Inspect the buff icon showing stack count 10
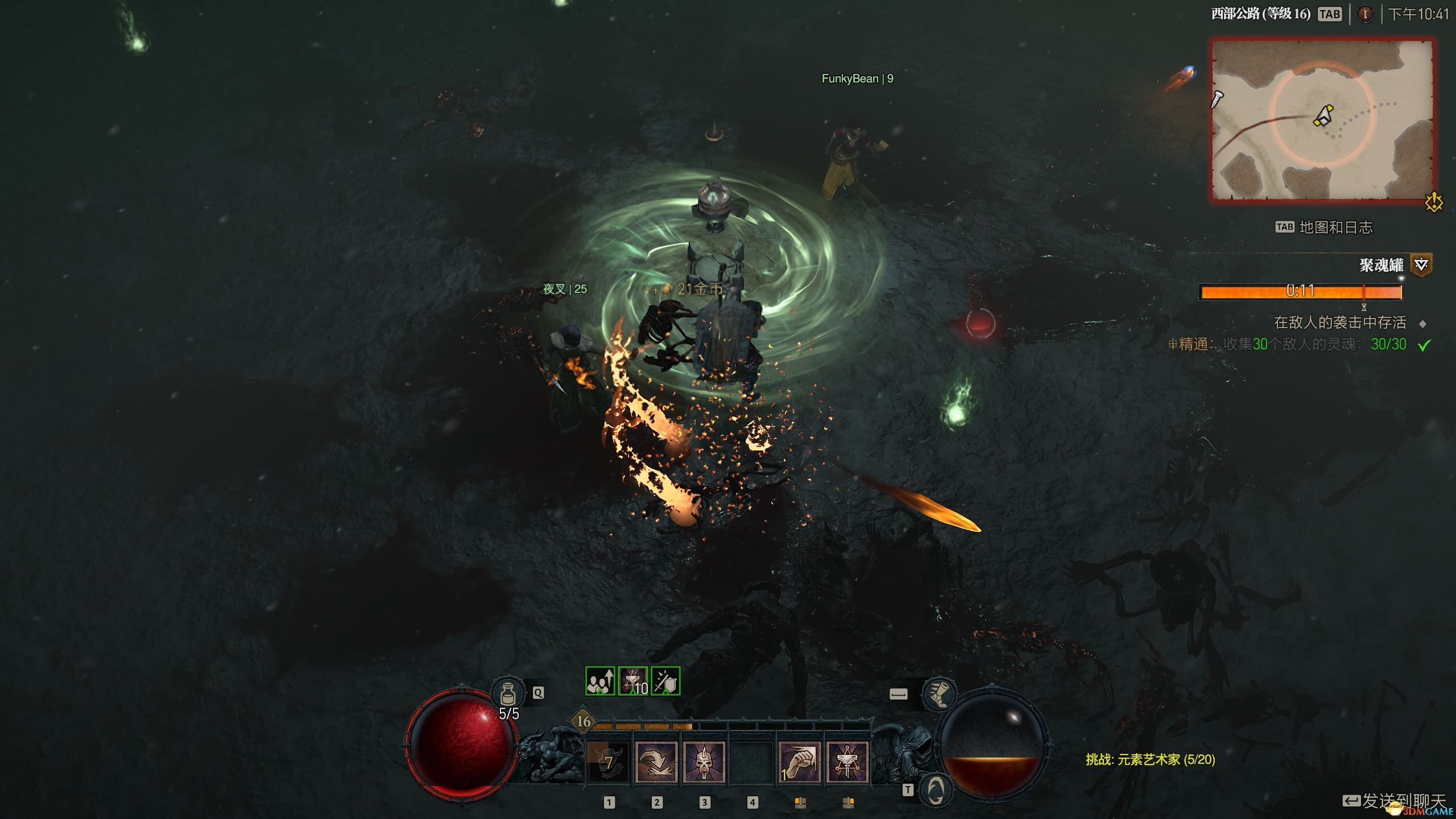The width and height of the screenshot is (1456, 819). tap(633, 681)
